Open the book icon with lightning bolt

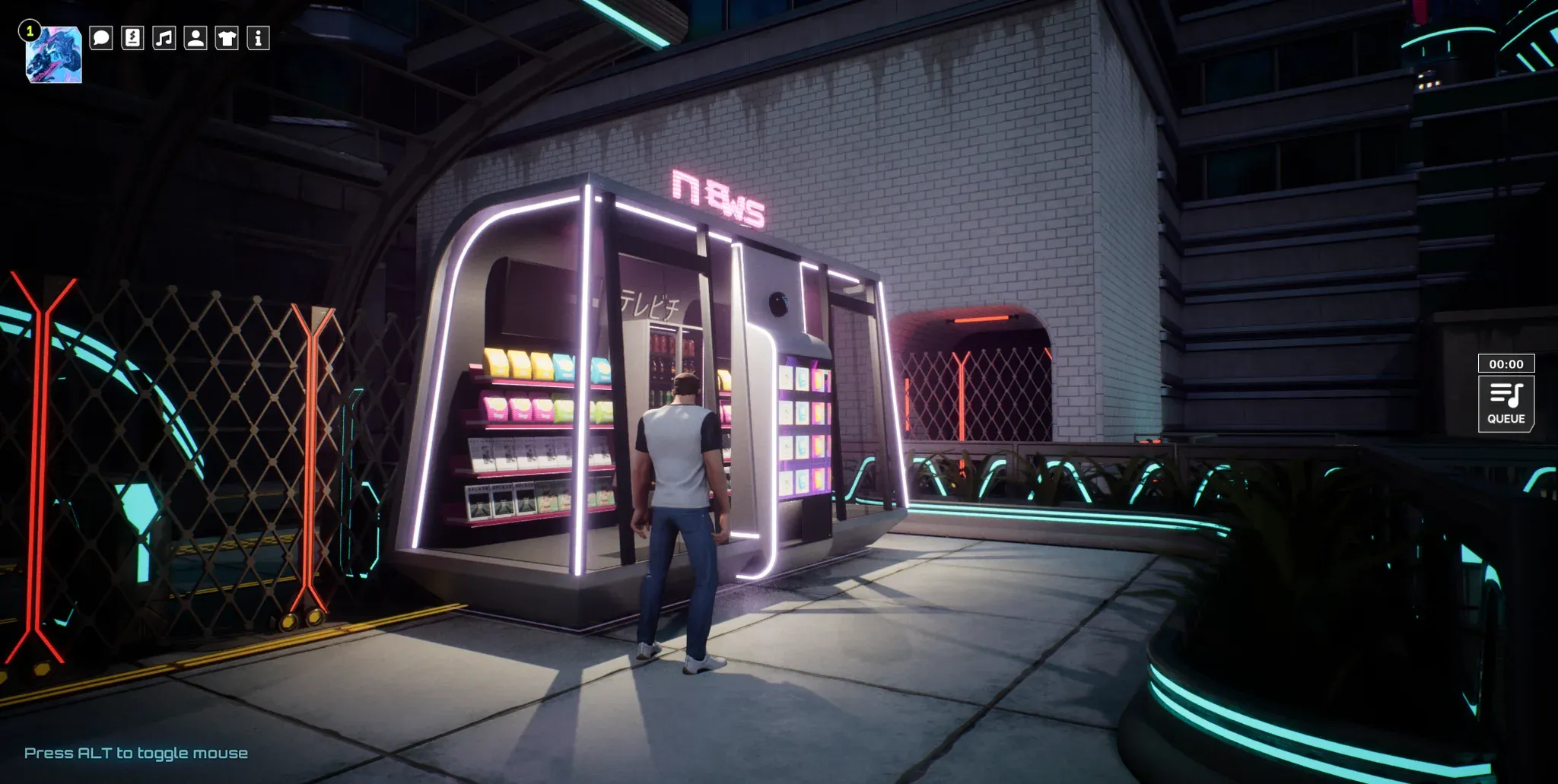click(x=132, y=38)
